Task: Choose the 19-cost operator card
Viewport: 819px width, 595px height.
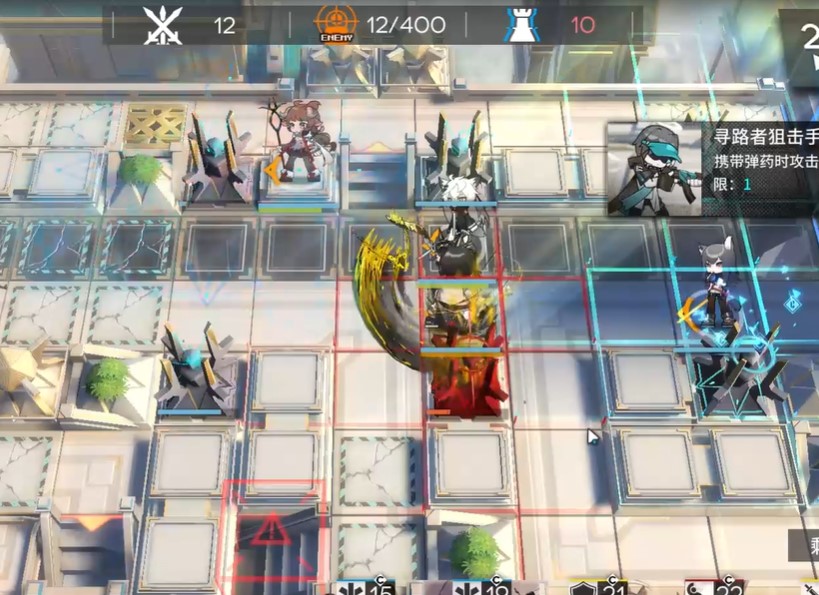Action: (x=483, y=587)
